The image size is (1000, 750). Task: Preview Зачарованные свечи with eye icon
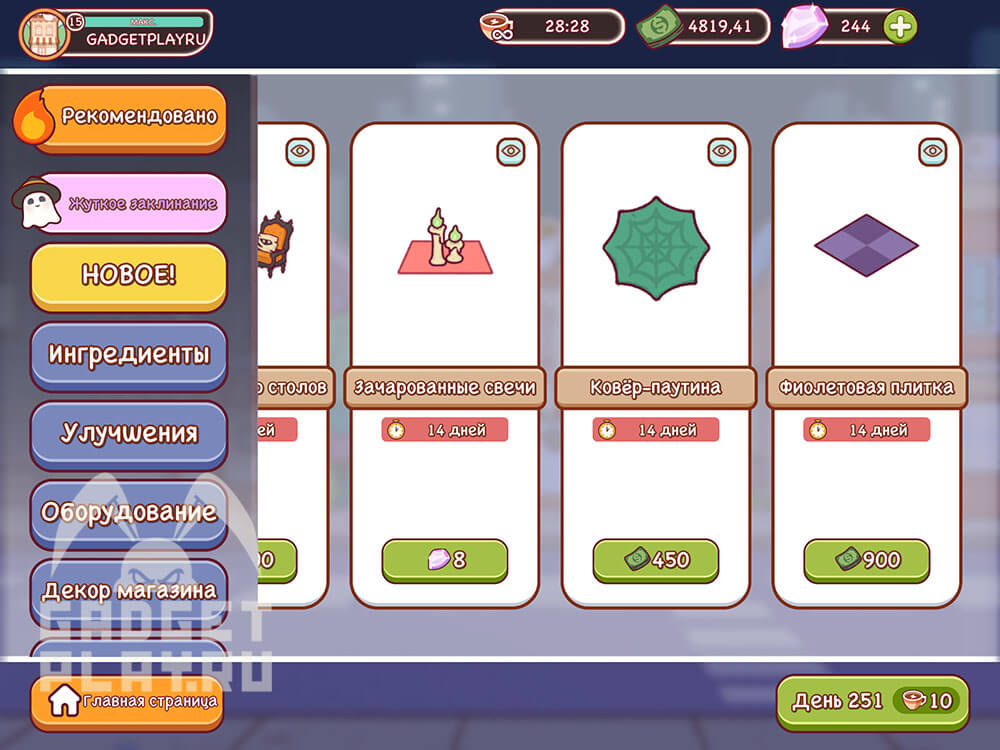(511, 152)
